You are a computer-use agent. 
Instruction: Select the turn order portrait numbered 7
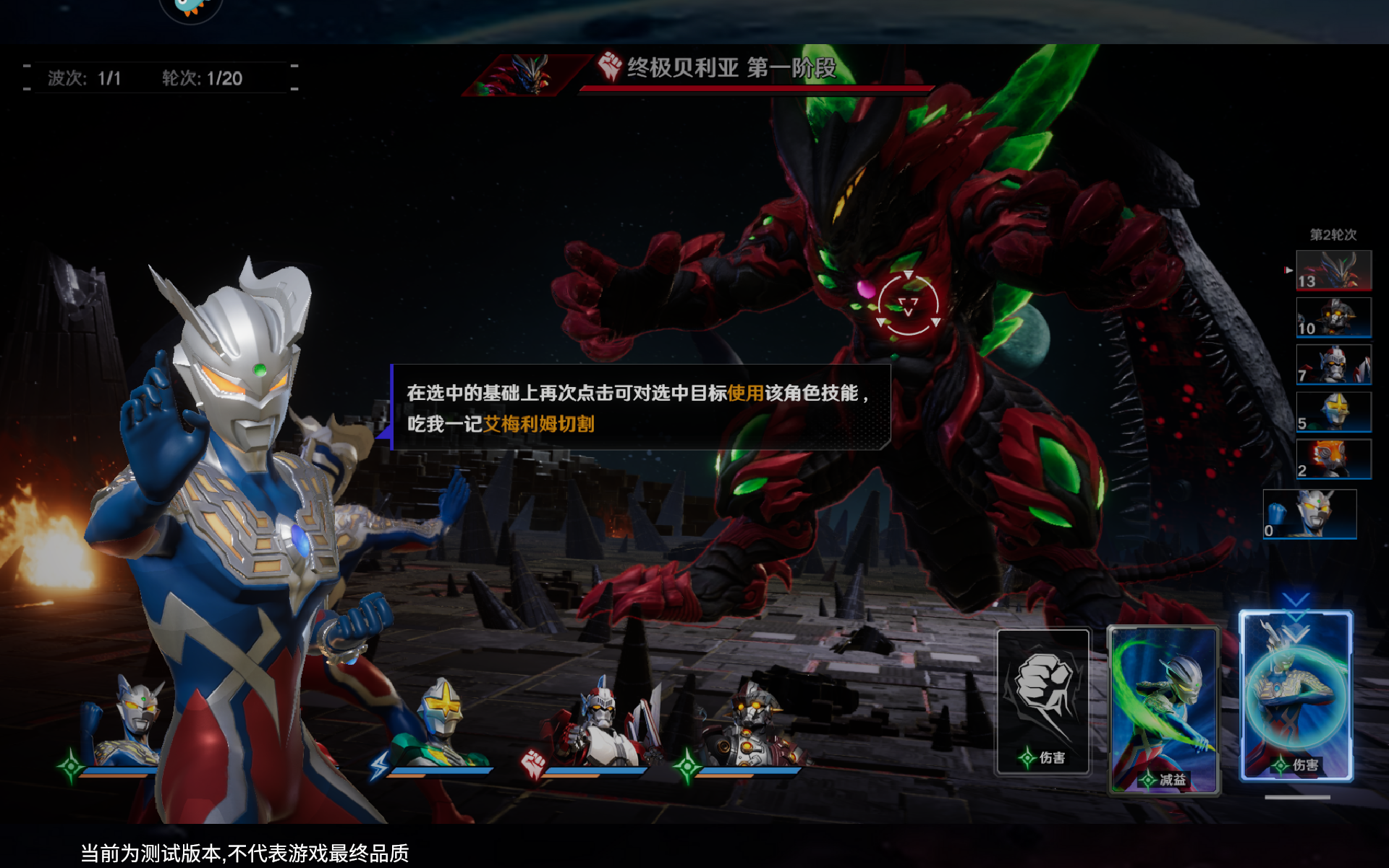(1333, 365)
